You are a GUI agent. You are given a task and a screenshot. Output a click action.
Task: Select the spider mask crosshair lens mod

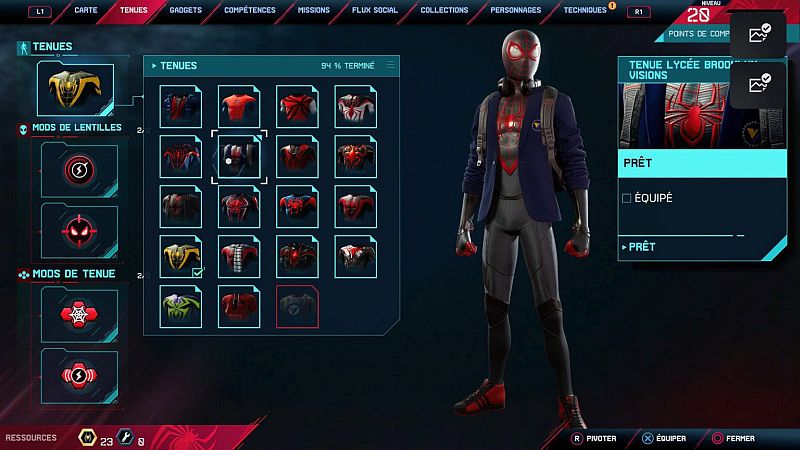tap(79, 229)
